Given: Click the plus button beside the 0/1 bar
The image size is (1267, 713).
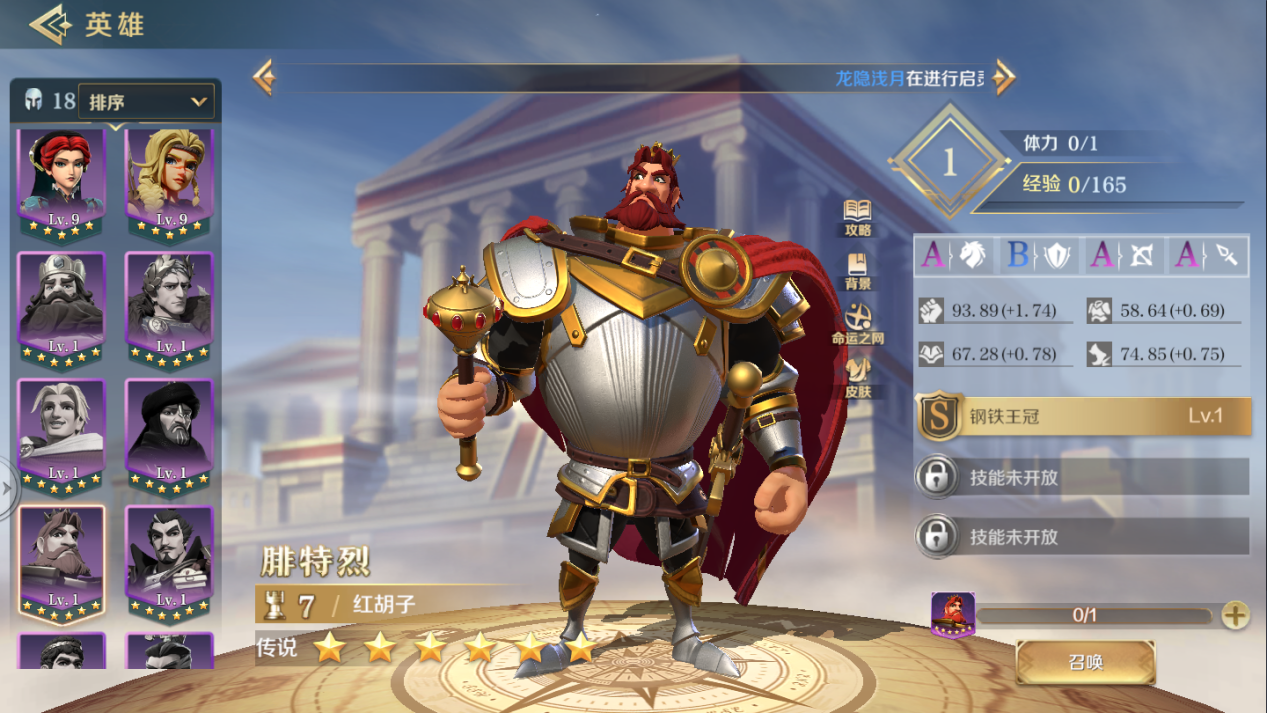Looking at the screenshot, I should [1236, 615].
